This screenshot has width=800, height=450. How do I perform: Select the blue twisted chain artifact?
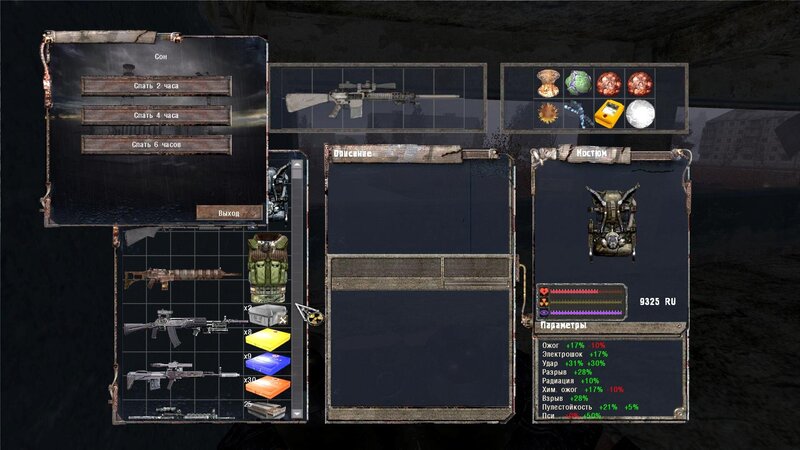[578, 115]
